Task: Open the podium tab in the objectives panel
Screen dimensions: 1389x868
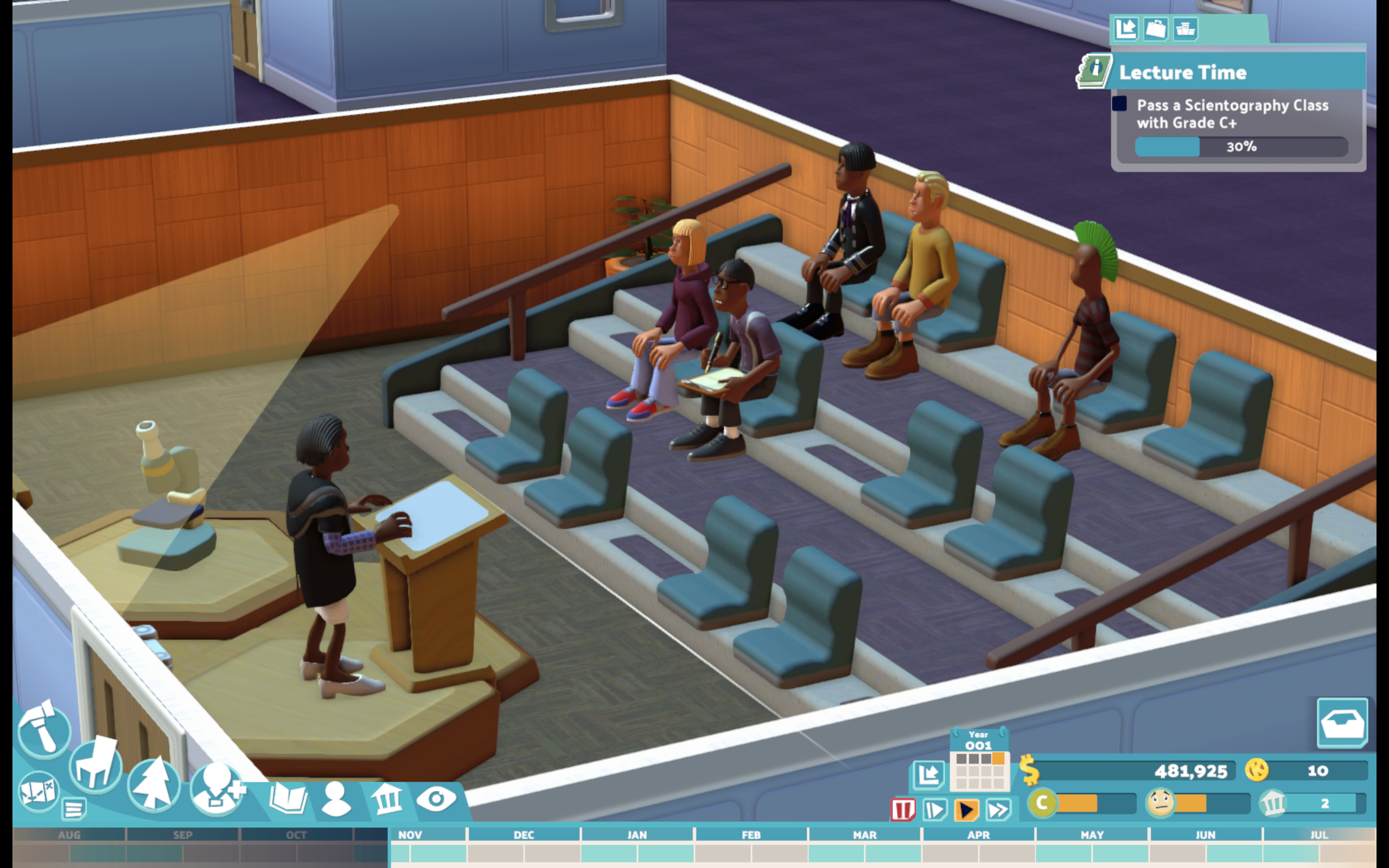Action: pos(1185,28)
